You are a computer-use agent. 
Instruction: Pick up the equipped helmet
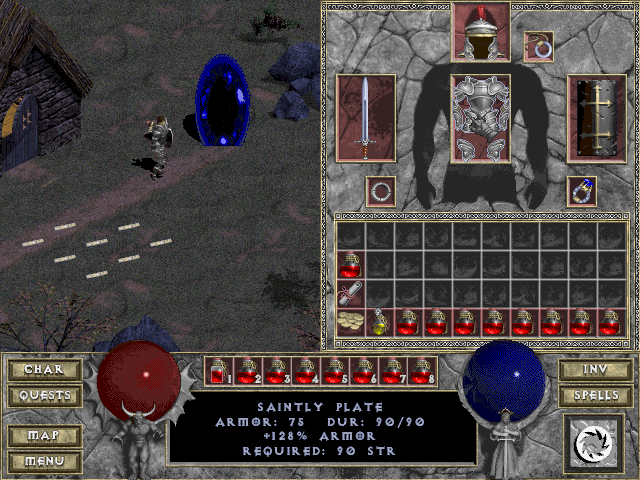click(481, 31)
